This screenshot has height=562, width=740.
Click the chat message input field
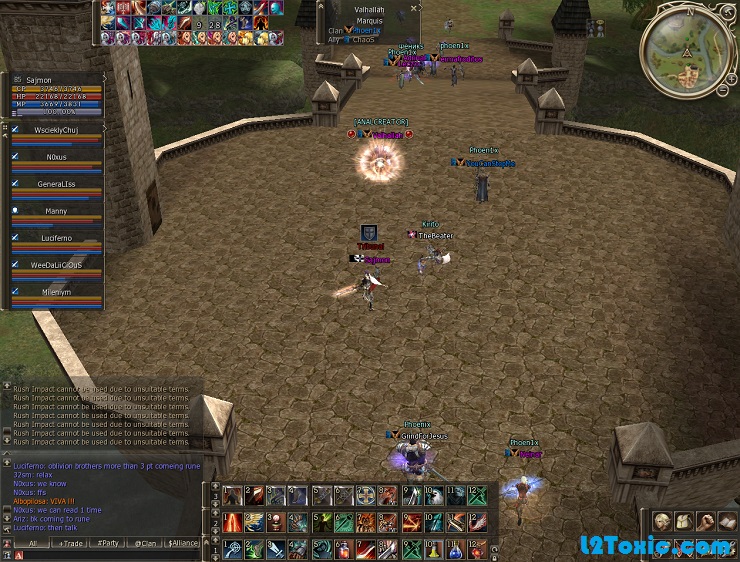[110, 555]
